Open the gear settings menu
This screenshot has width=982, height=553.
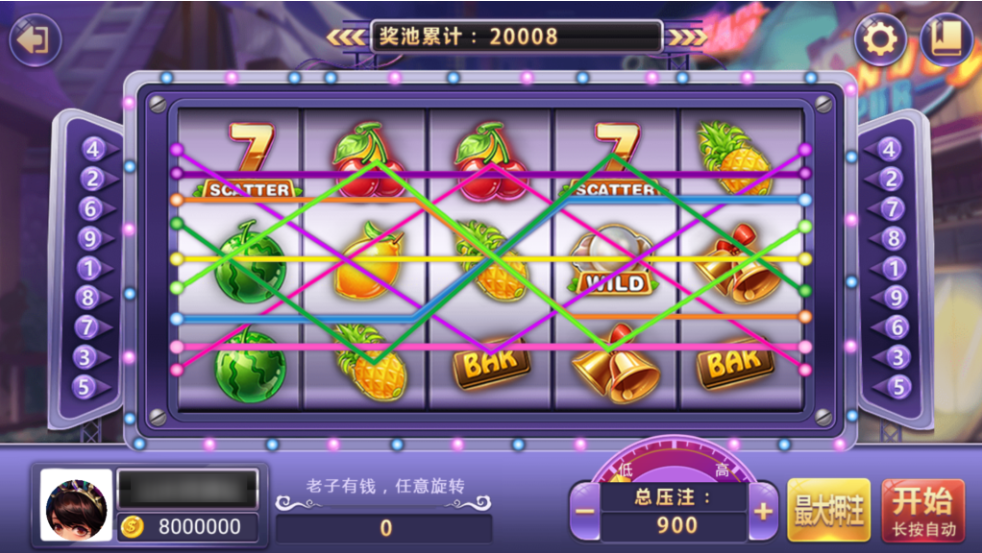click(x=880, y=41)
